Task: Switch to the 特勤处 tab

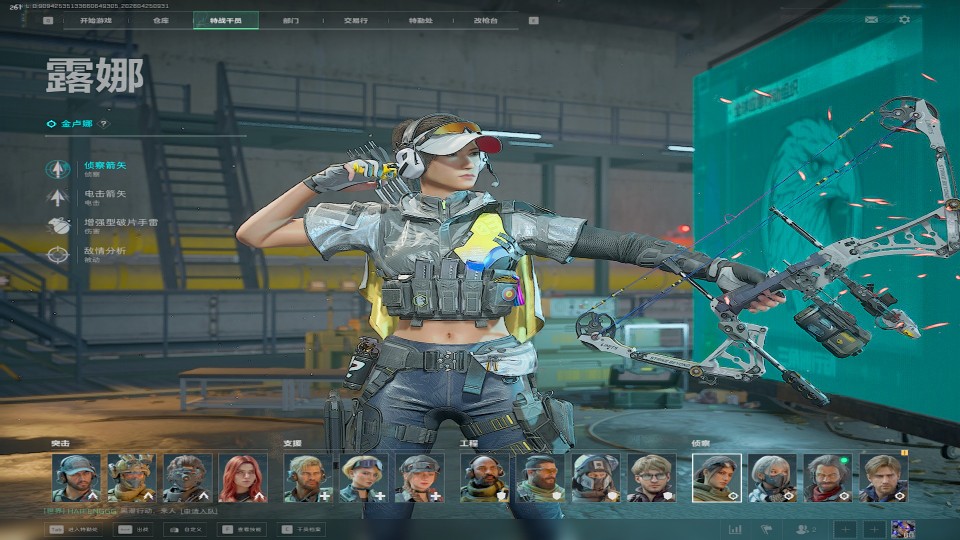Action: 420,20
